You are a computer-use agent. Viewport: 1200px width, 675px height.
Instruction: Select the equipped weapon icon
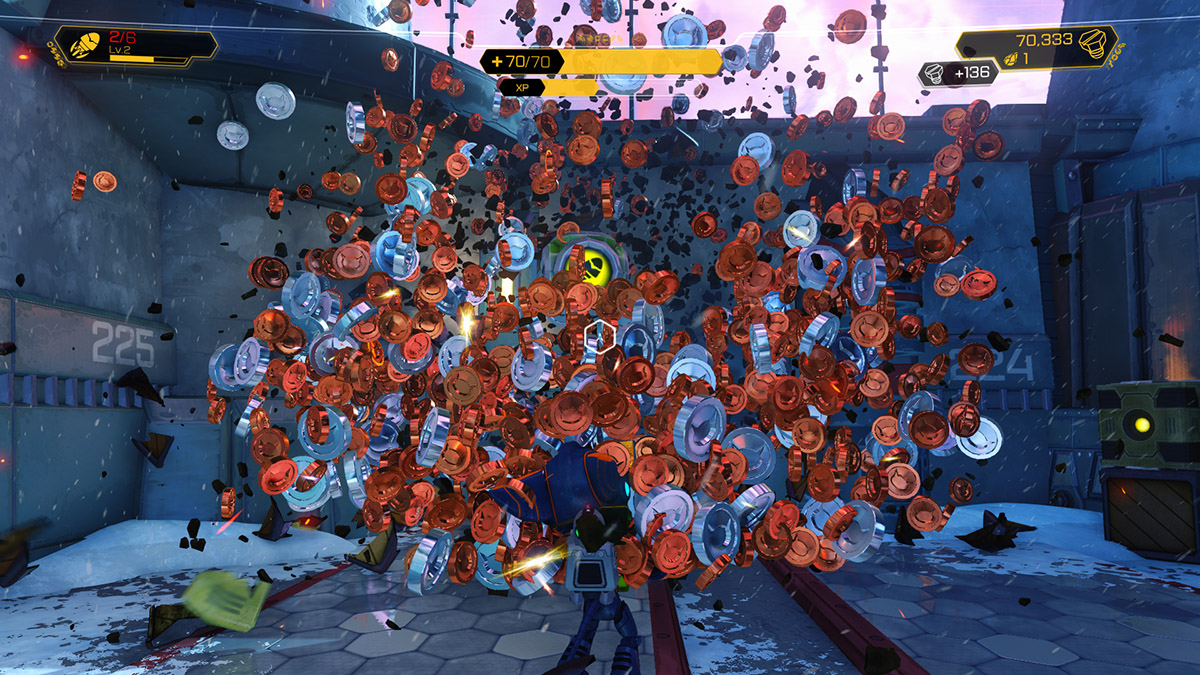point(83,46)
